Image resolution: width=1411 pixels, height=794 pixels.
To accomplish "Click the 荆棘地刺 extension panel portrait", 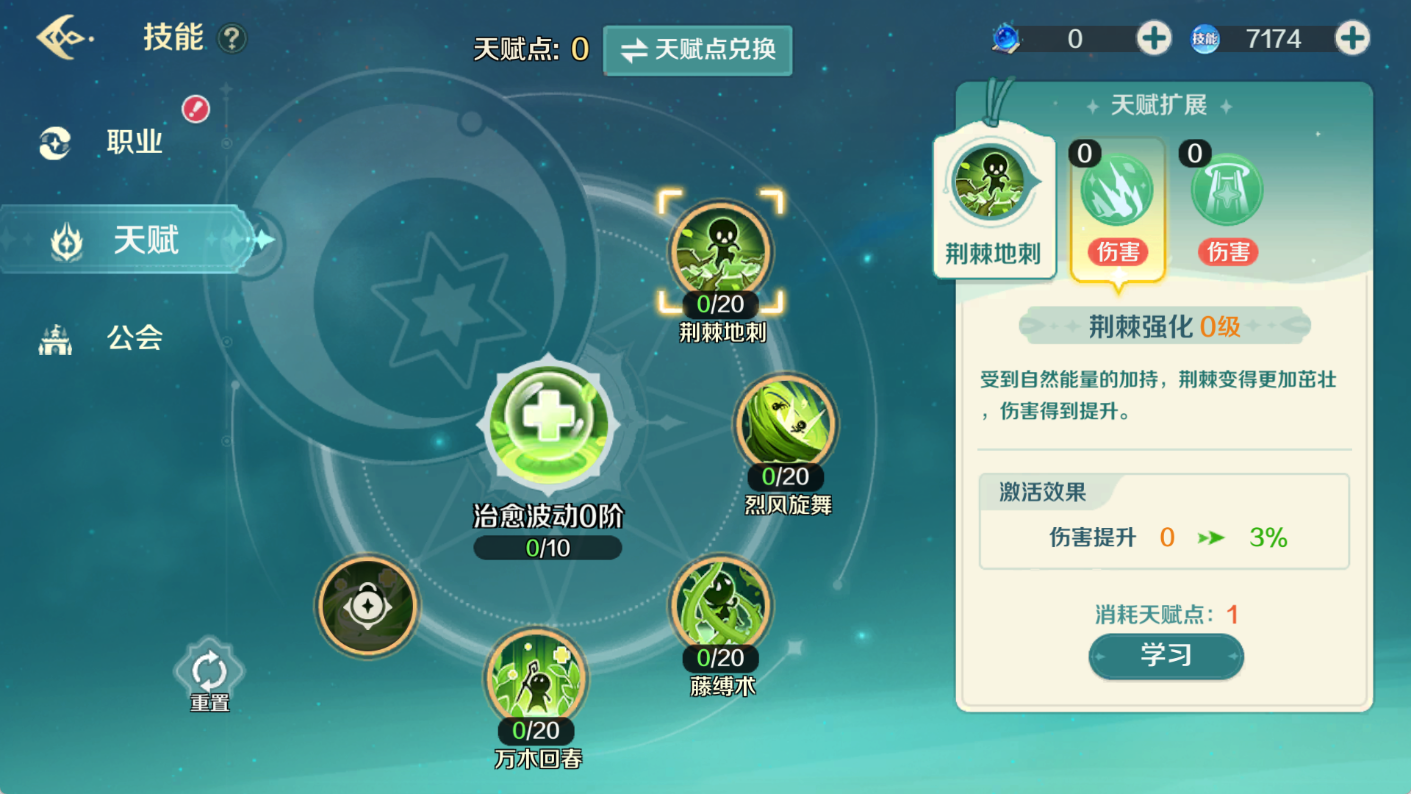I will point(989,183).
